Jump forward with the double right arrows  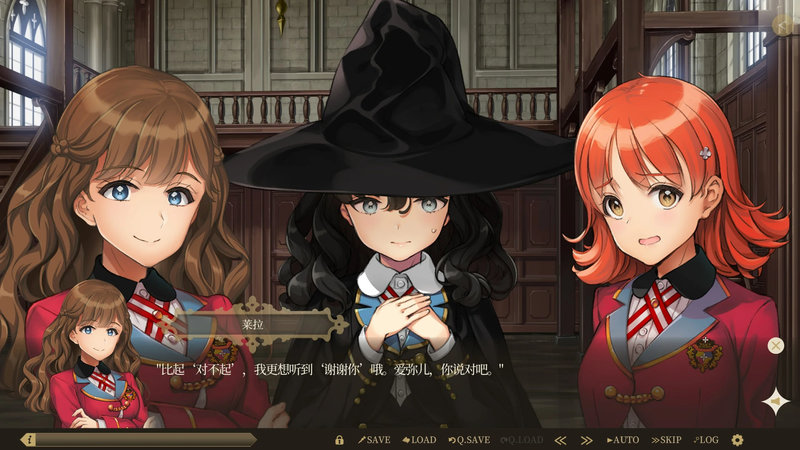pyautogui.click(x=586, y=440)
